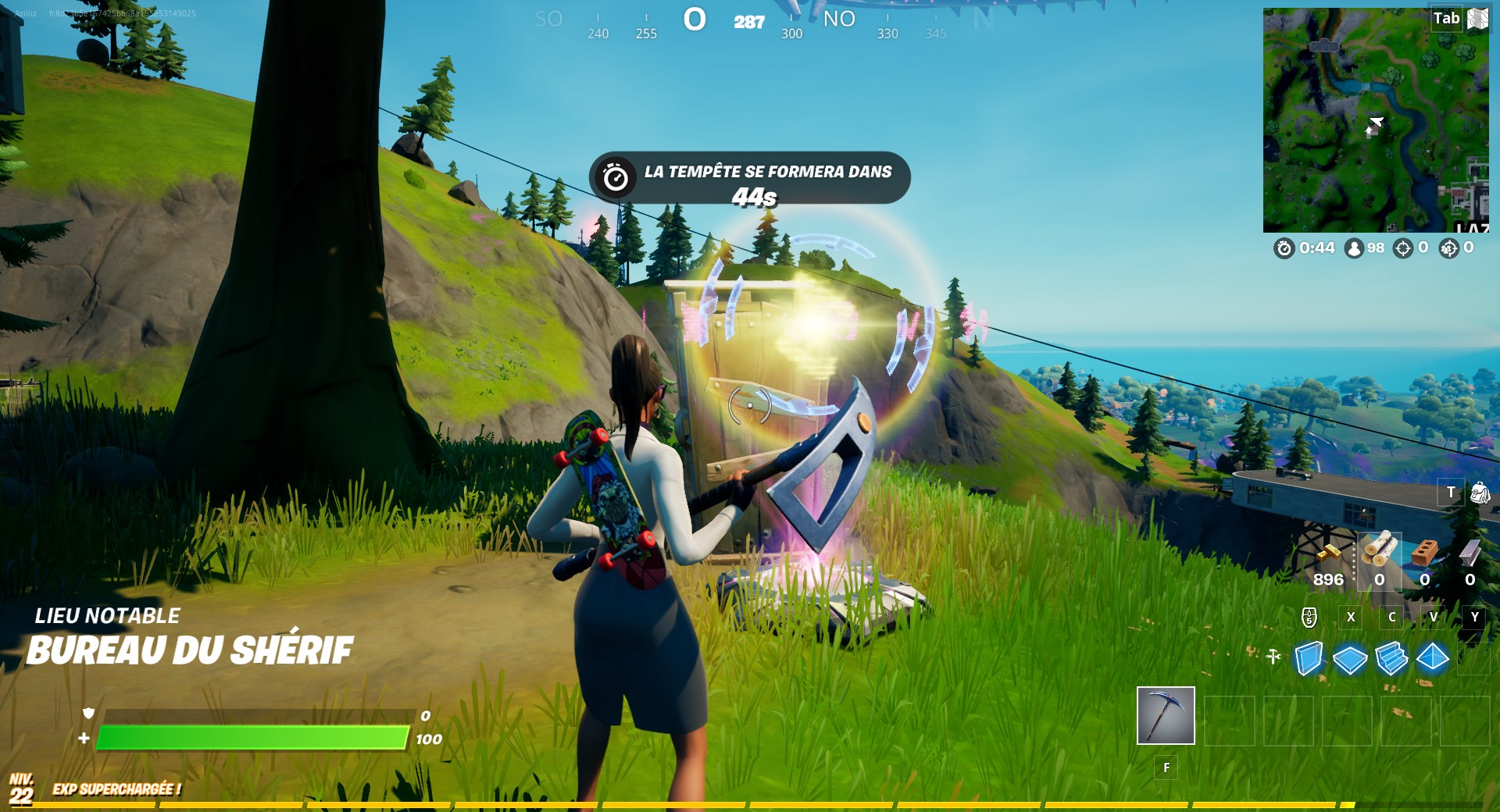Screen dimensions: 1500x812
Task: Expand the pickaxe tool slot labeled F
Action: 1166,716
